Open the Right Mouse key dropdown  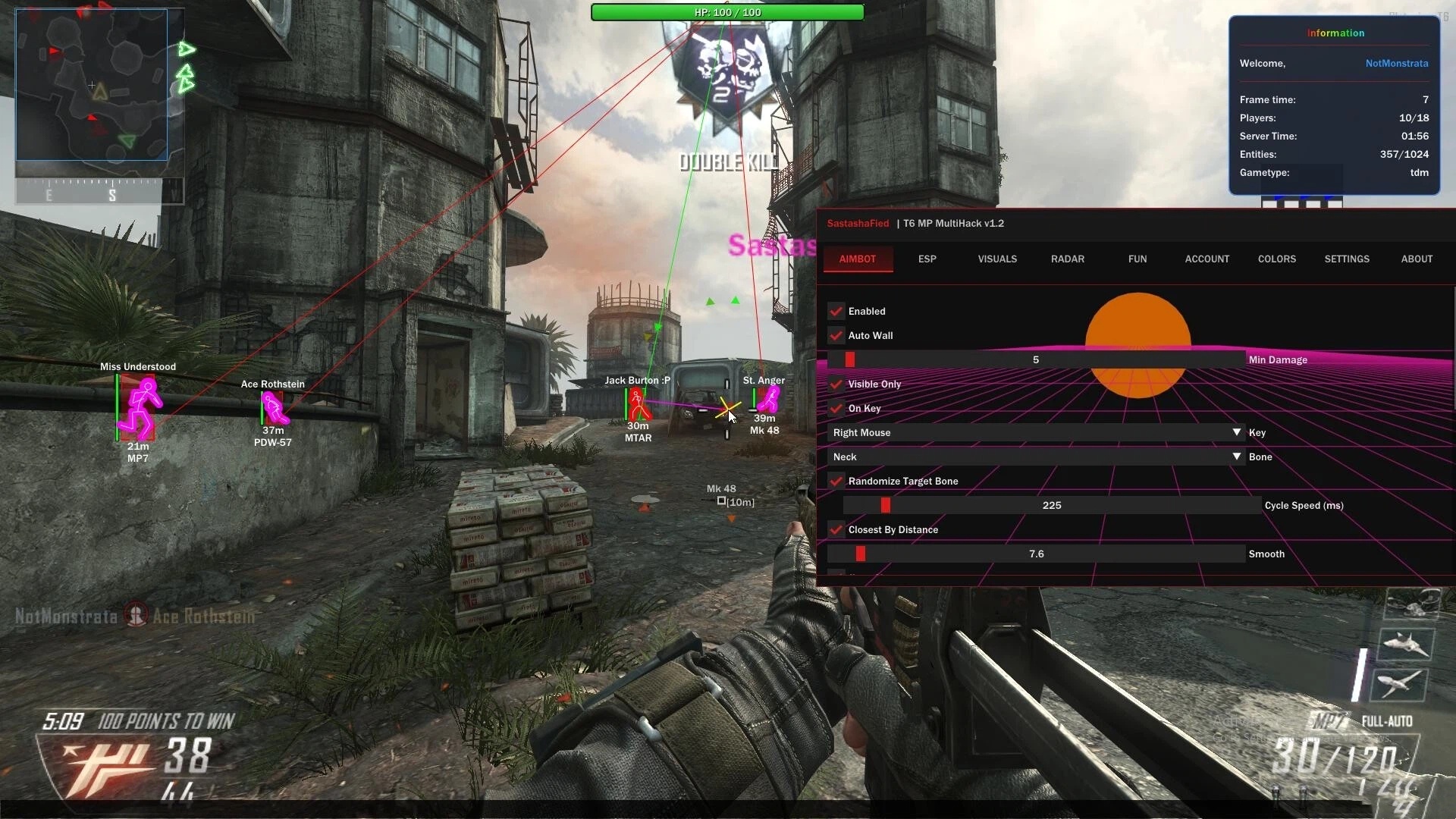click(1036, 433)
